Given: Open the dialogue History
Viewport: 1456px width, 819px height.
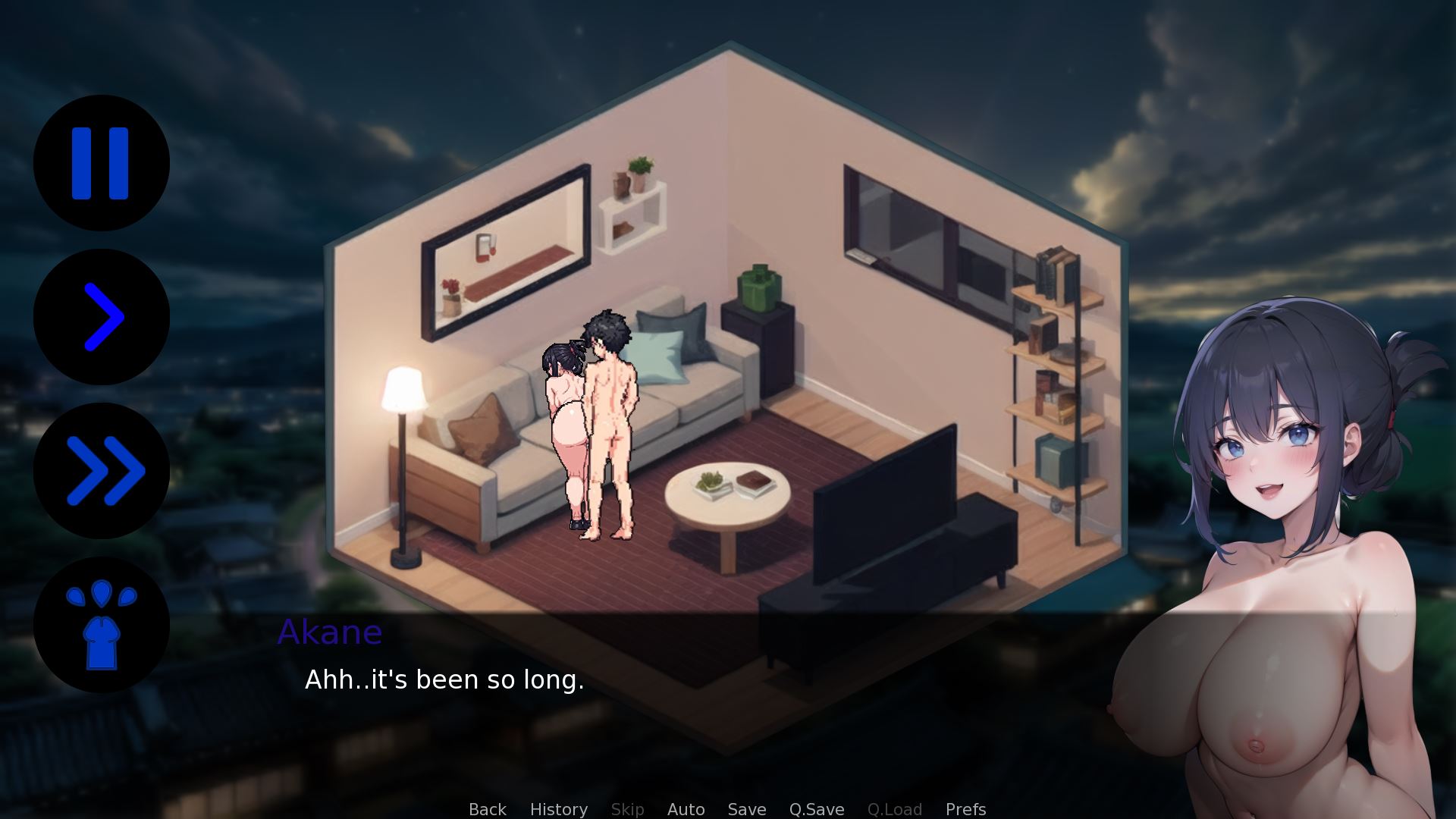Looking at the screenshot, I should pos(558,809).
